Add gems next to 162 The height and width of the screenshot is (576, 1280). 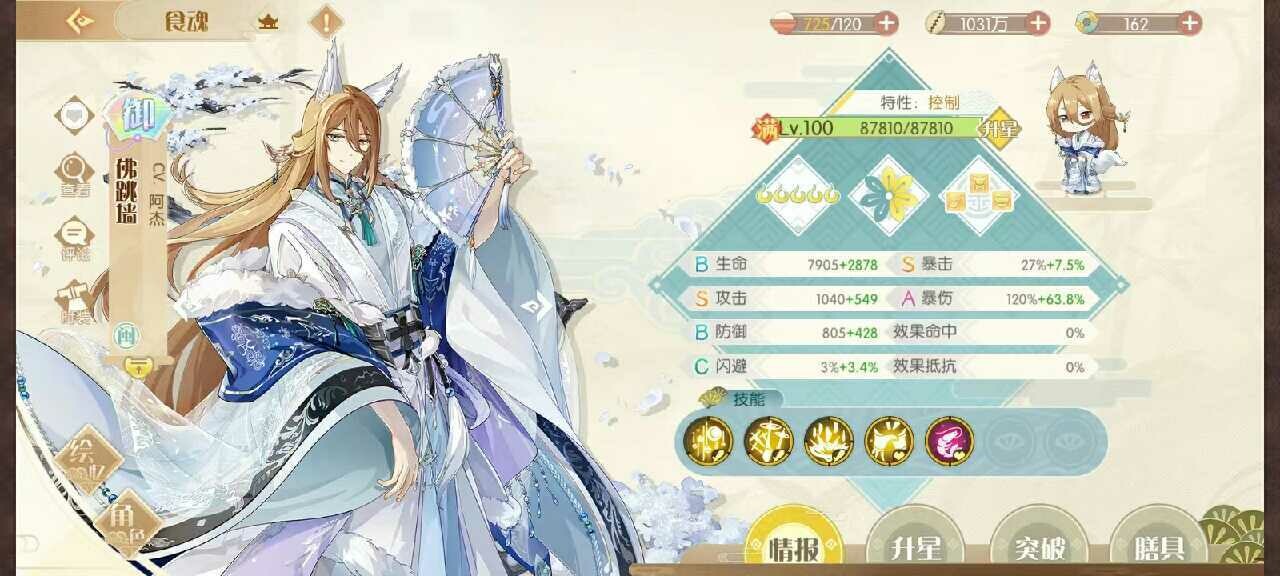pos(1189,23)
